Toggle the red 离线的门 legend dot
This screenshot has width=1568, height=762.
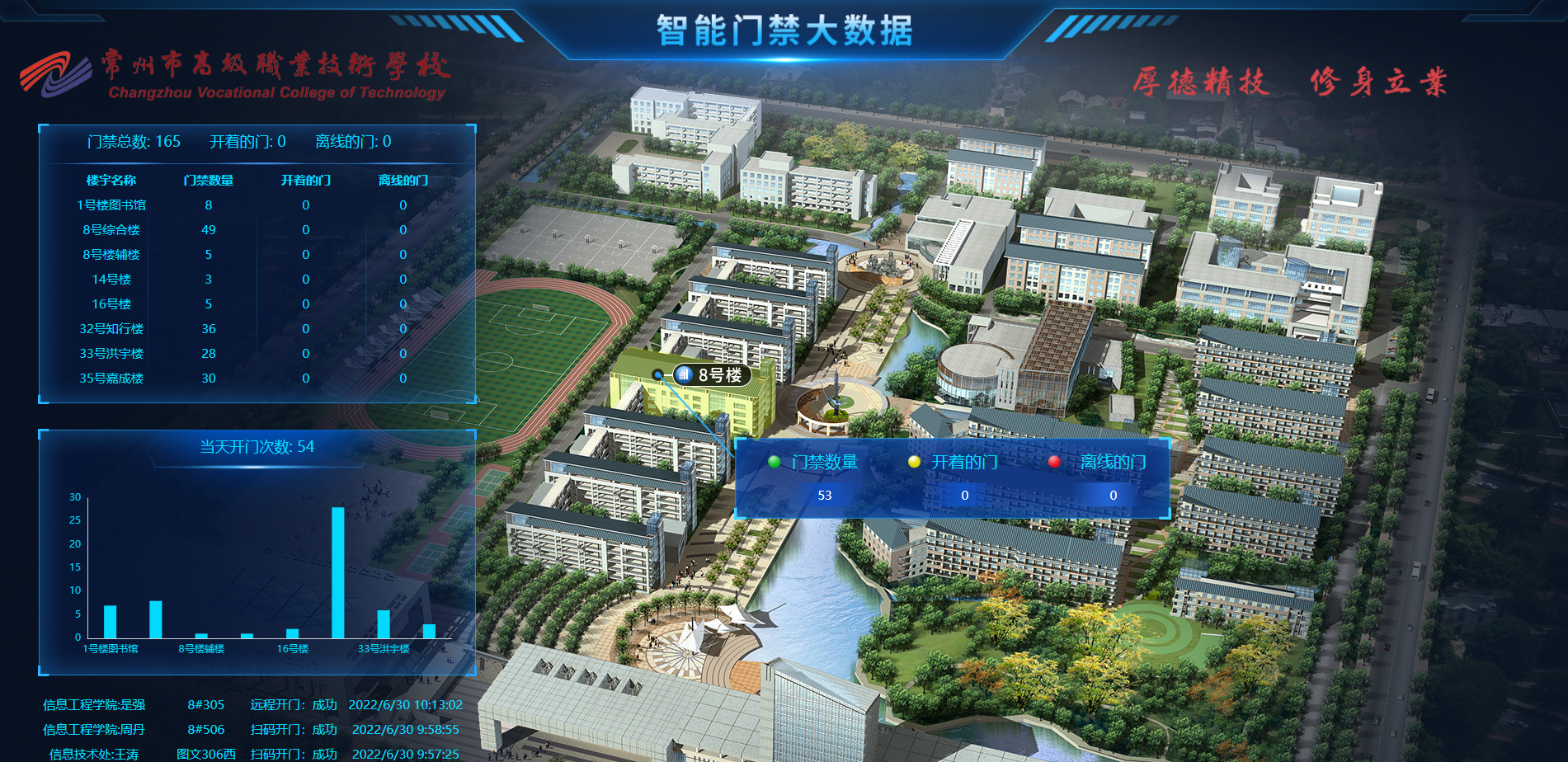[1052, 463]
